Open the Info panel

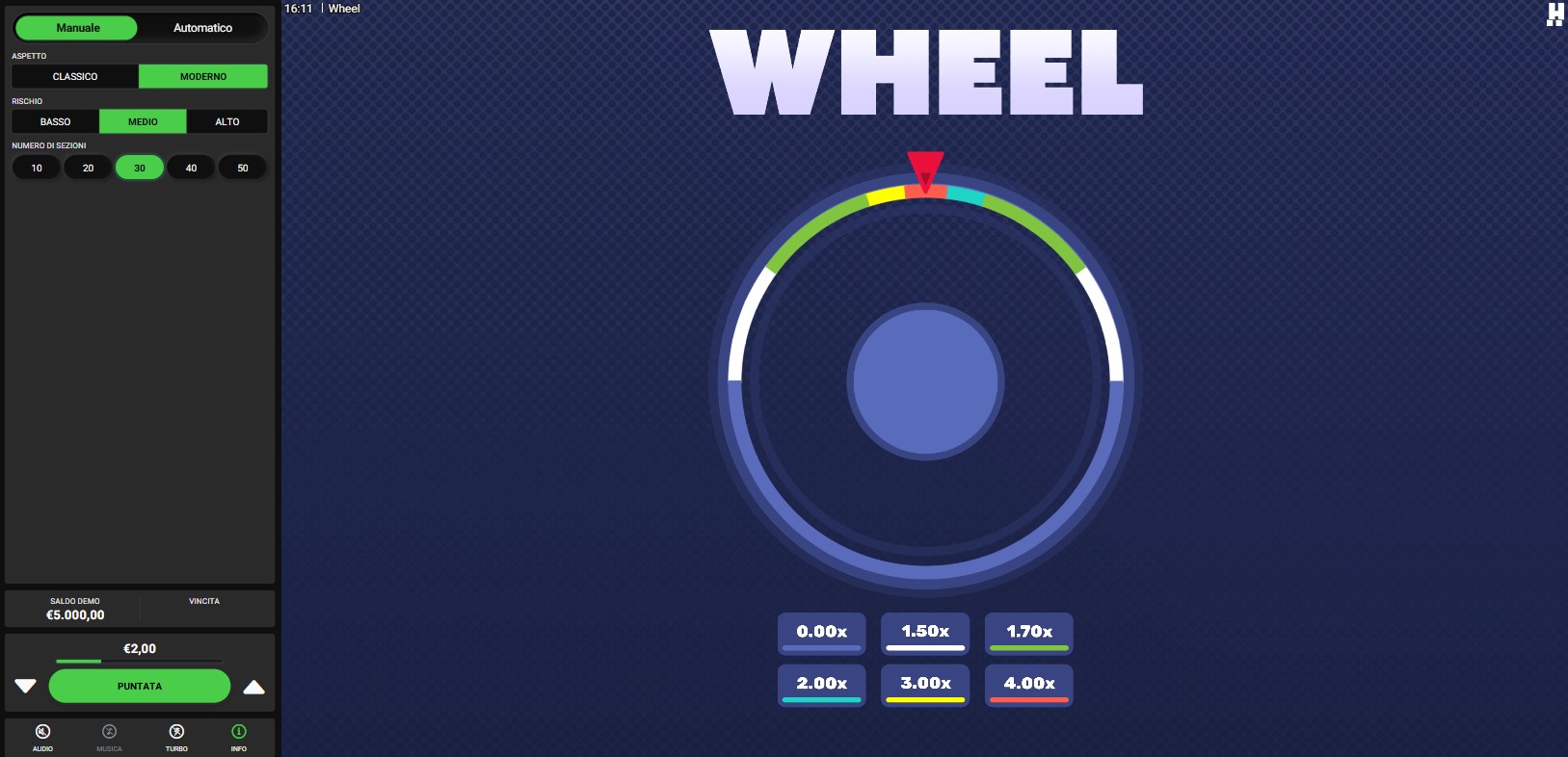[x=239, y=737]
